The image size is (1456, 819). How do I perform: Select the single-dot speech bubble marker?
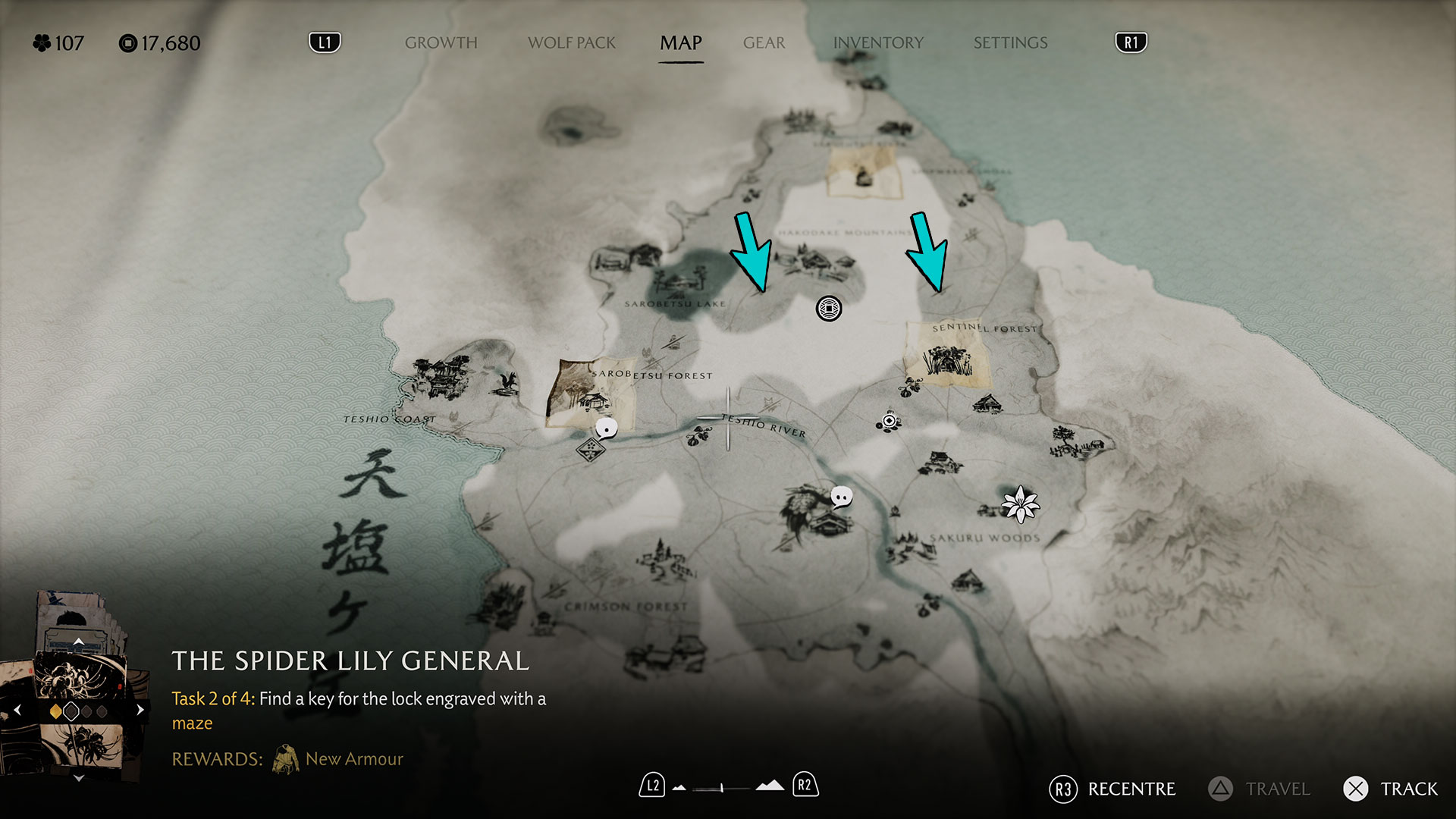click(606, 429)
